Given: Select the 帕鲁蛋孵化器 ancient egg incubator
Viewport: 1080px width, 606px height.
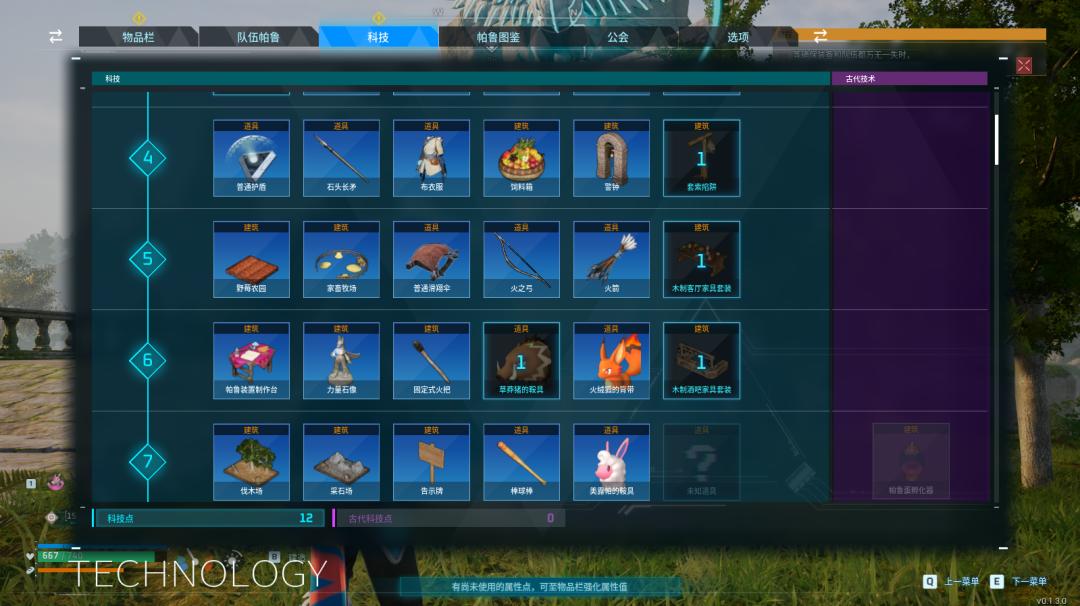Looking at the screenshot, I should click(910, 461).
